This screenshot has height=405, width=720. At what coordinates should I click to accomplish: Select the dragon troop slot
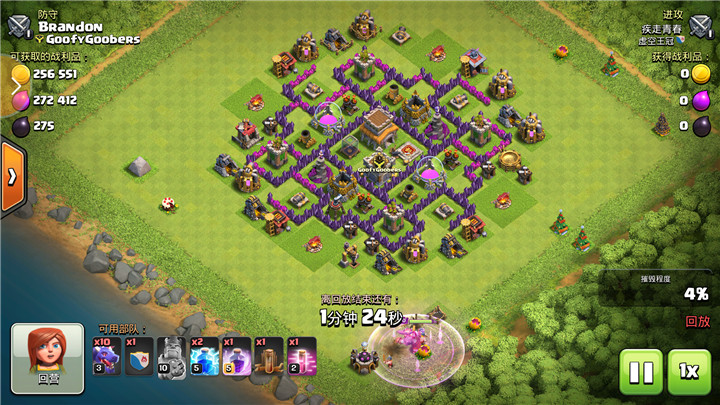(108, 357)
